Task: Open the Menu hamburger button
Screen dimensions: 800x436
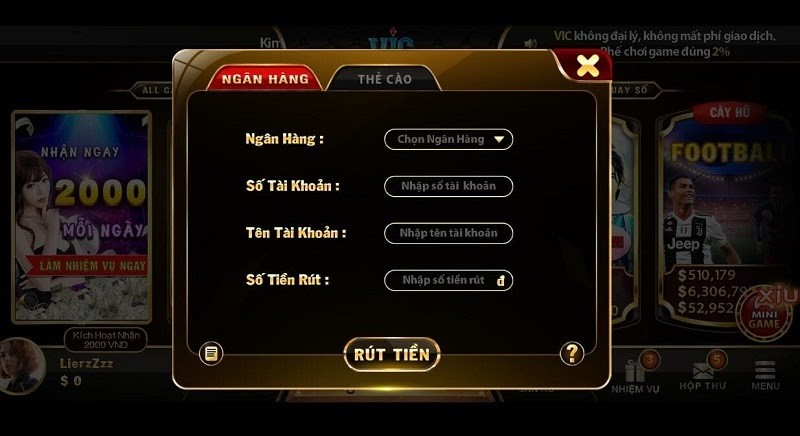Action: (765, 374)
